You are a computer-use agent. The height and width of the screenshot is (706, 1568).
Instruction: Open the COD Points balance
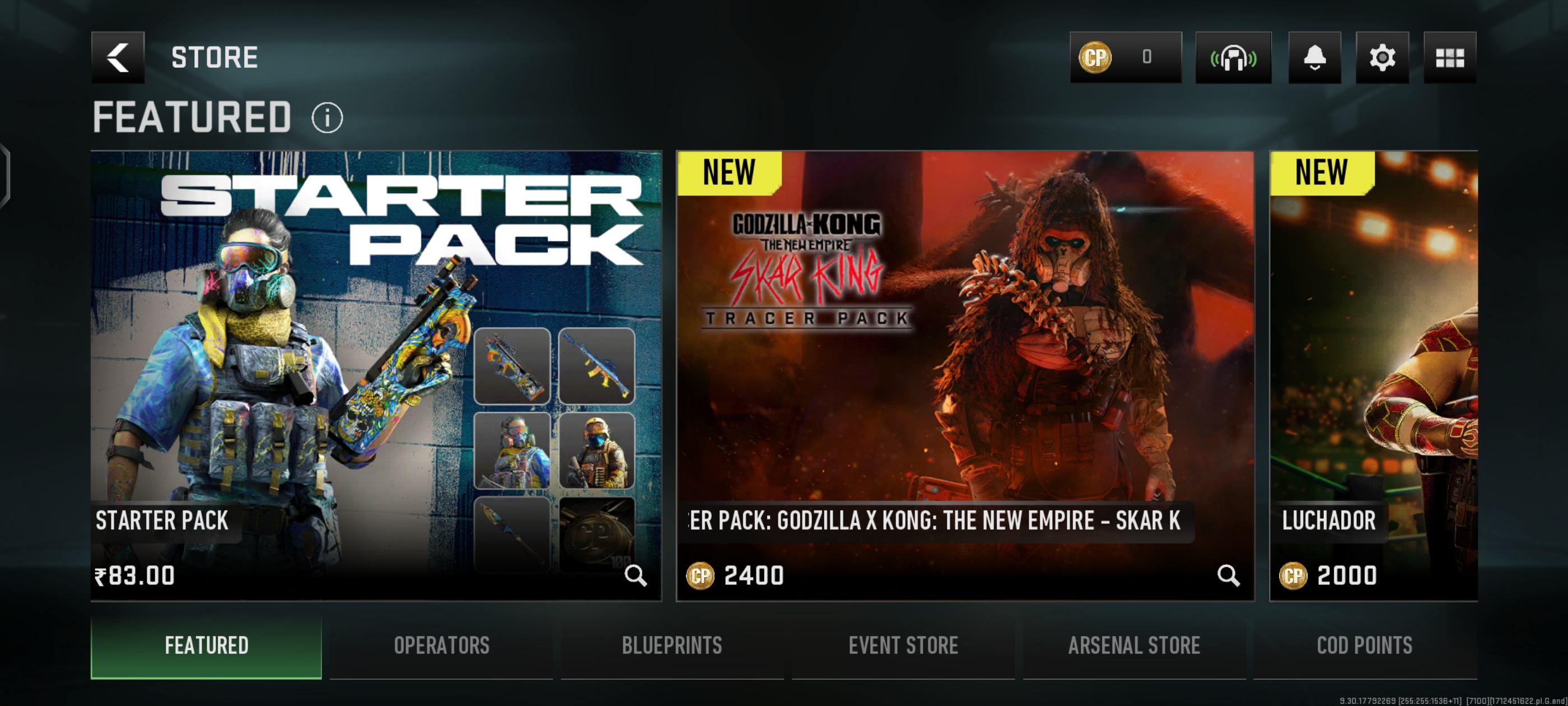[1126, 58]
